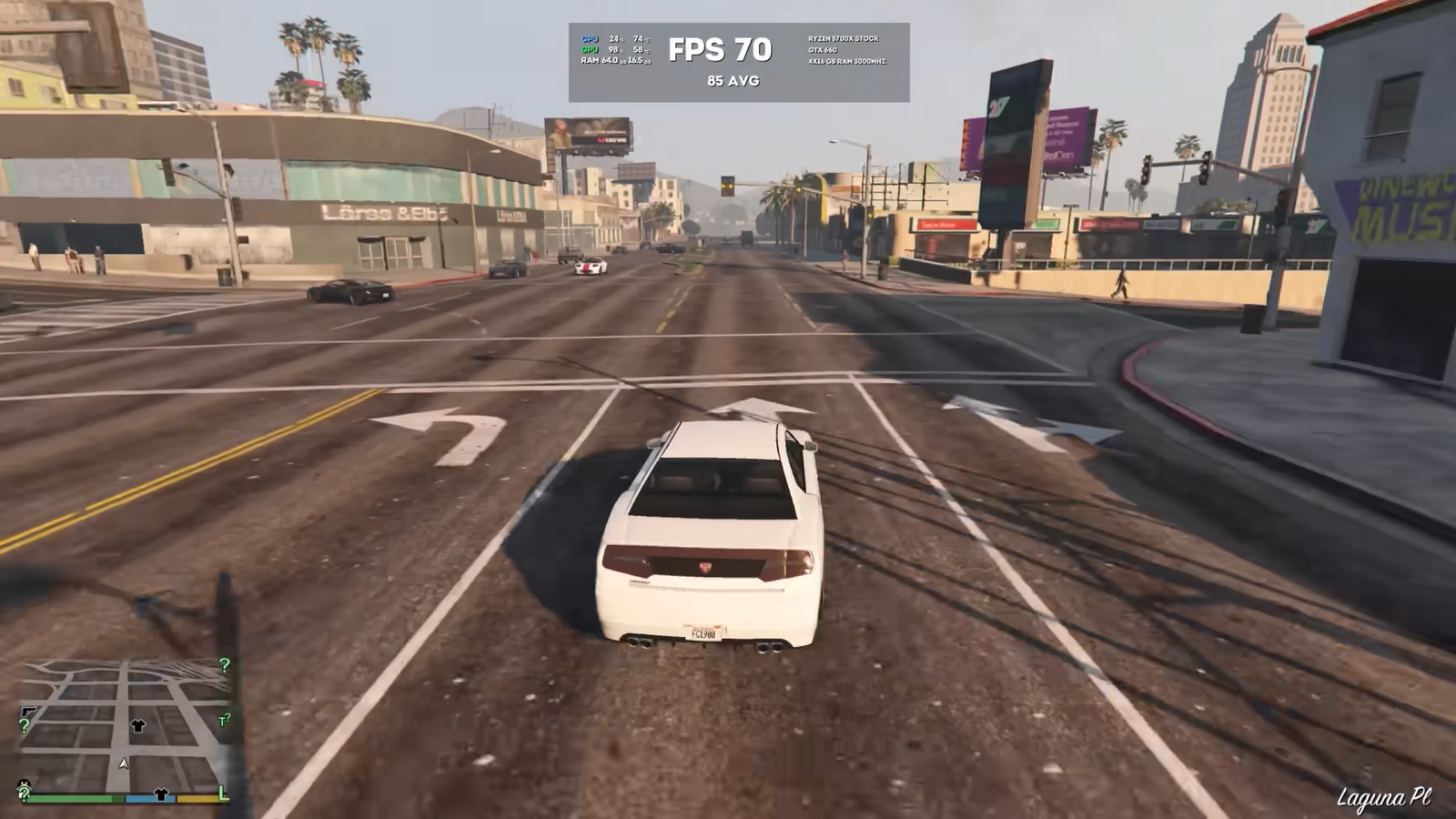1456x819 pixels.
Task: Click the Ammu-Nation pistol blip on minimap
Action: [x=28, y=713]
